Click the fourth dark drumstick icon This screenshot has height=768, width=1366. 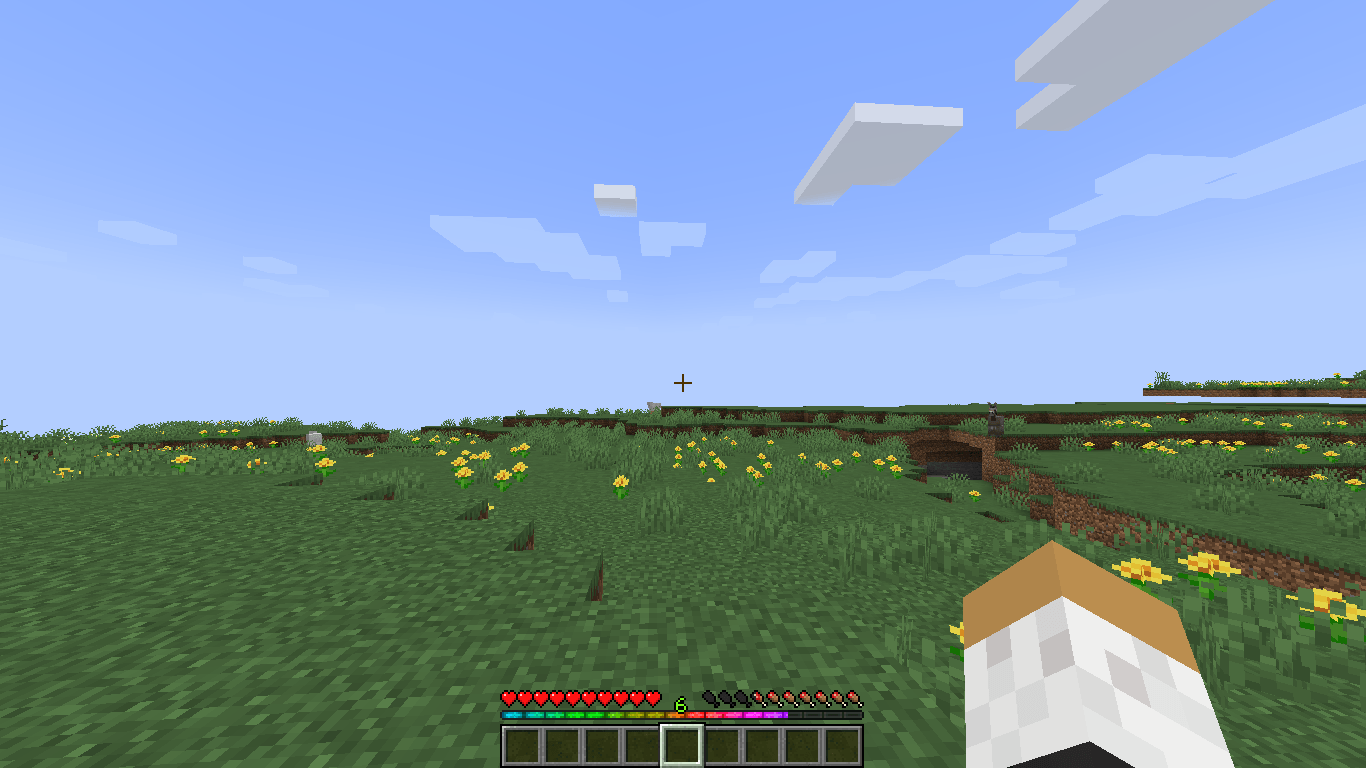[759, 700]
